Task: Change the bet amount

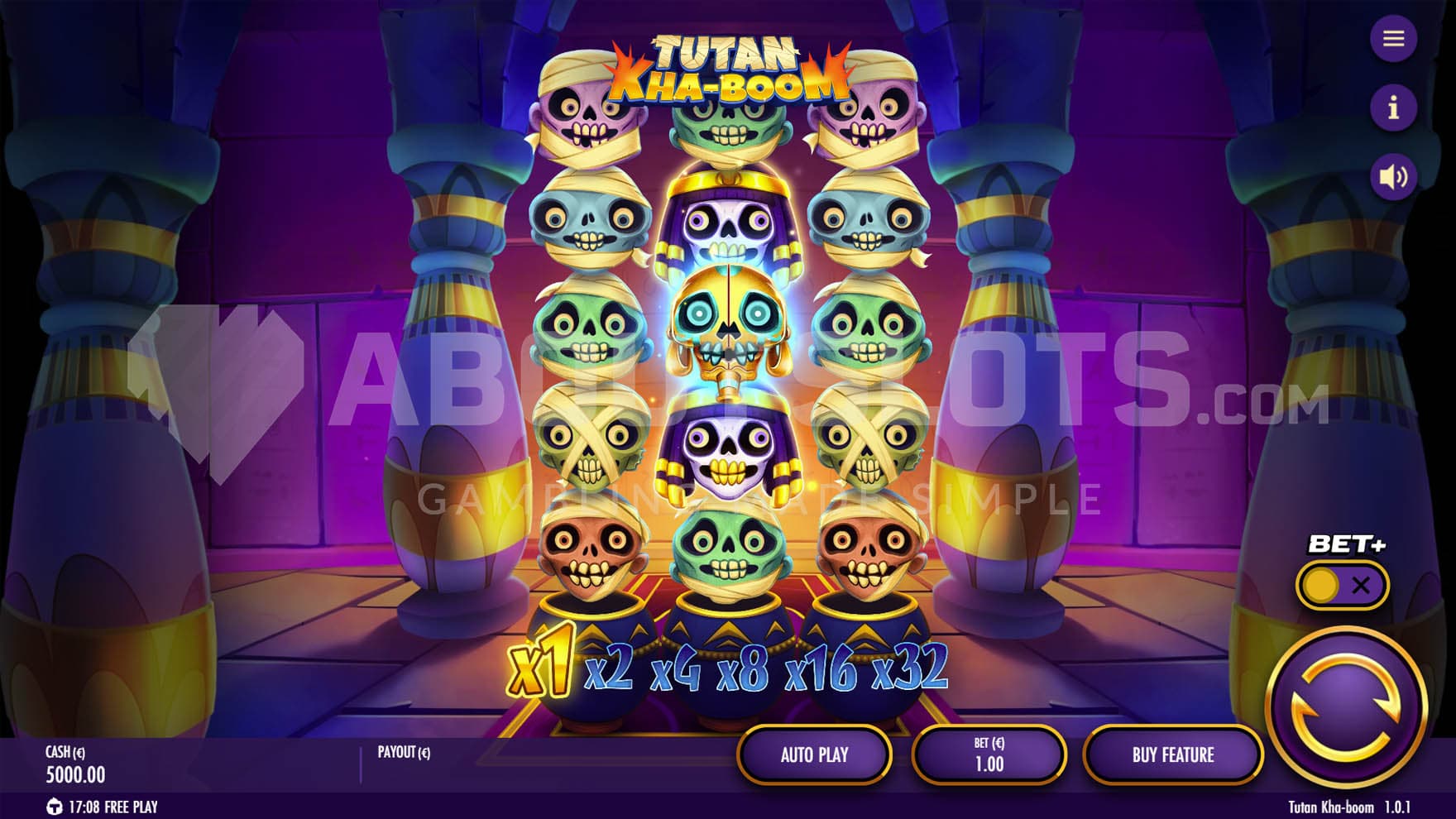Action: (x=989, y=754)
